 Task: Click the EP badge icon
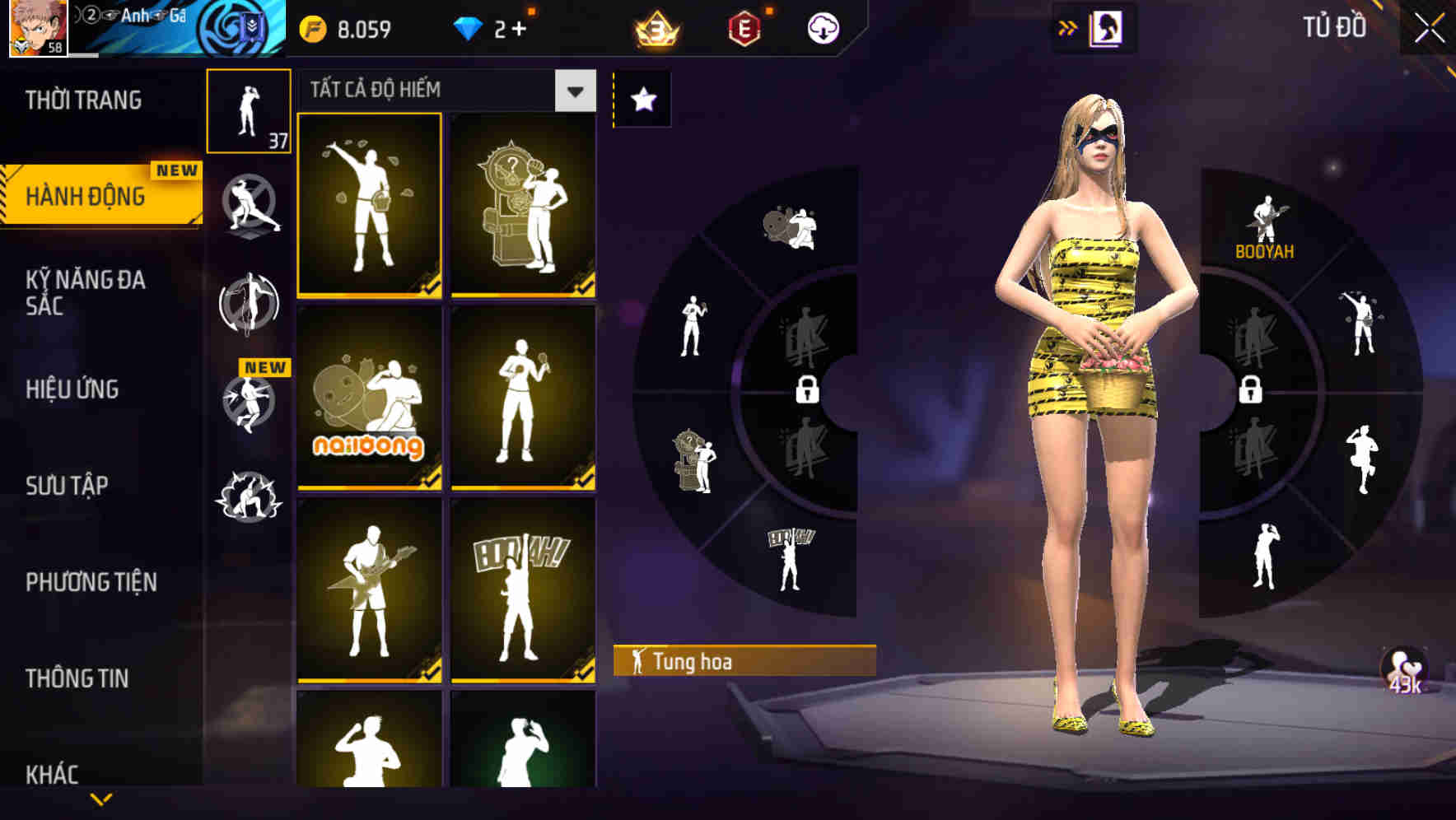(x=744, y=26)
